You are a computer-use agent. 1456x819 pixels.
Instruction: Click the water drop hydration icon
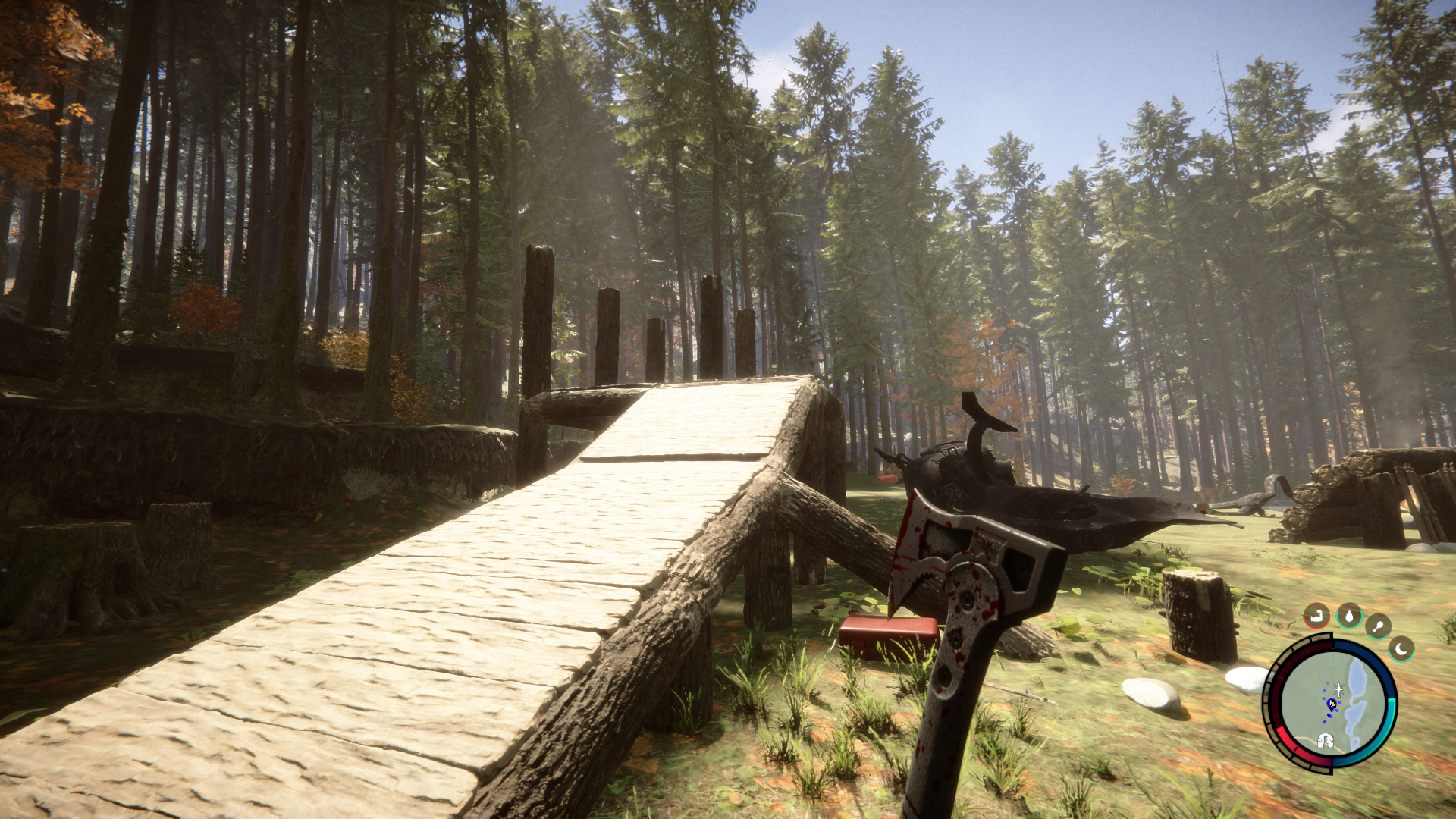1349,615
